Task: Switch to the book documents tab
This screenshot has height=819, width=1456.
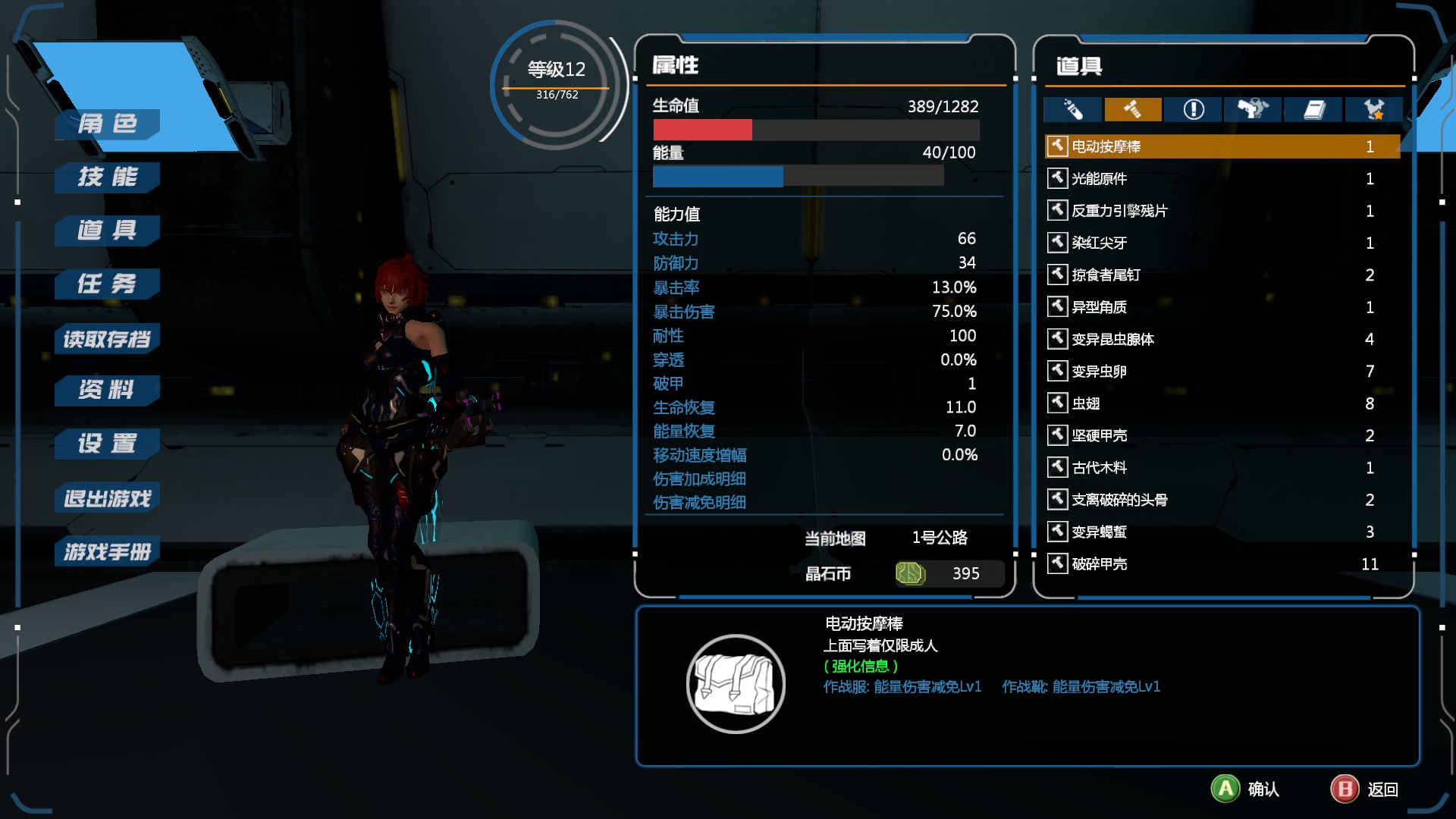Action: pos(1313,110)
